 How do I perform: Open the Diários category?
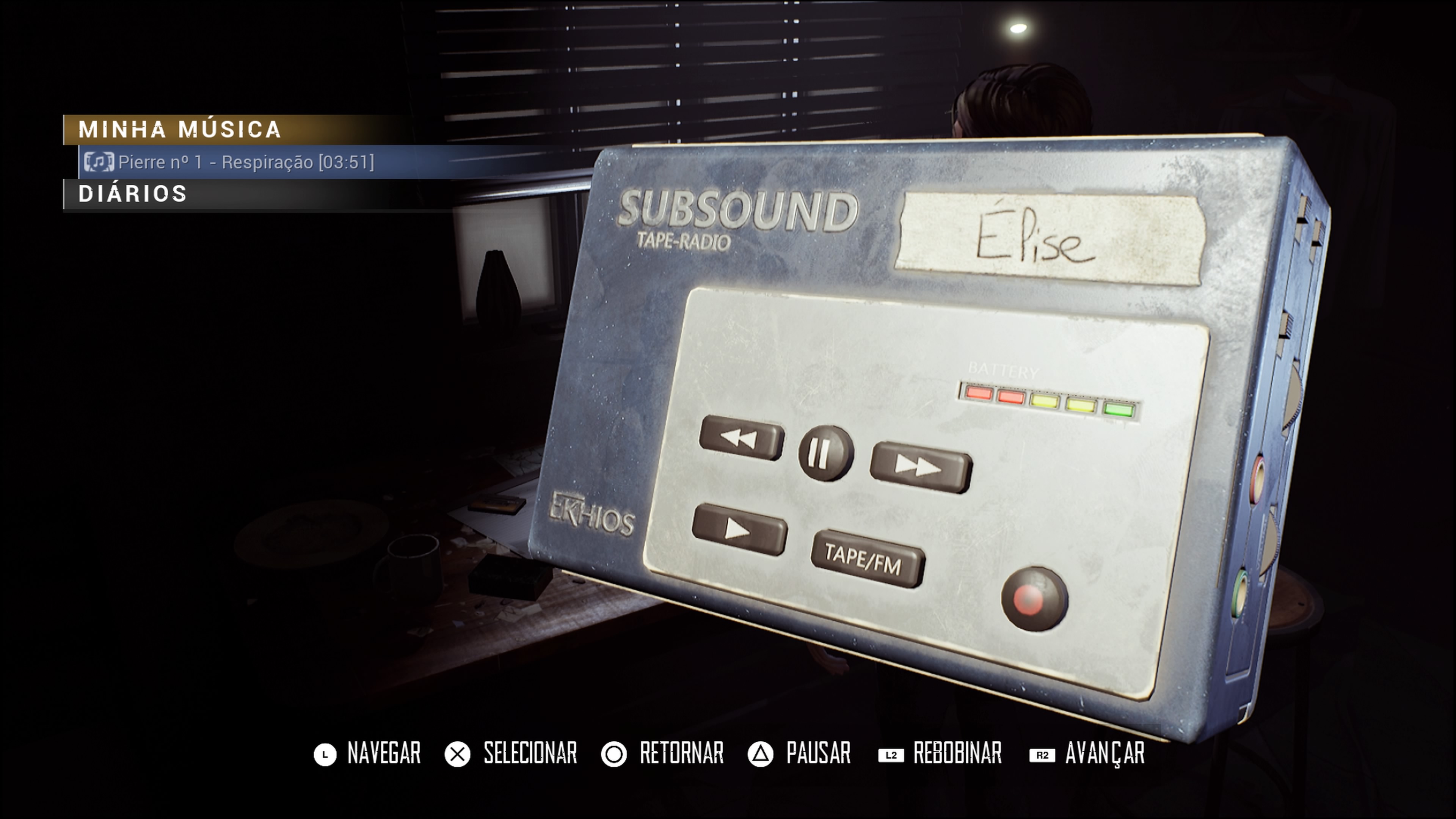coord(133,194)
